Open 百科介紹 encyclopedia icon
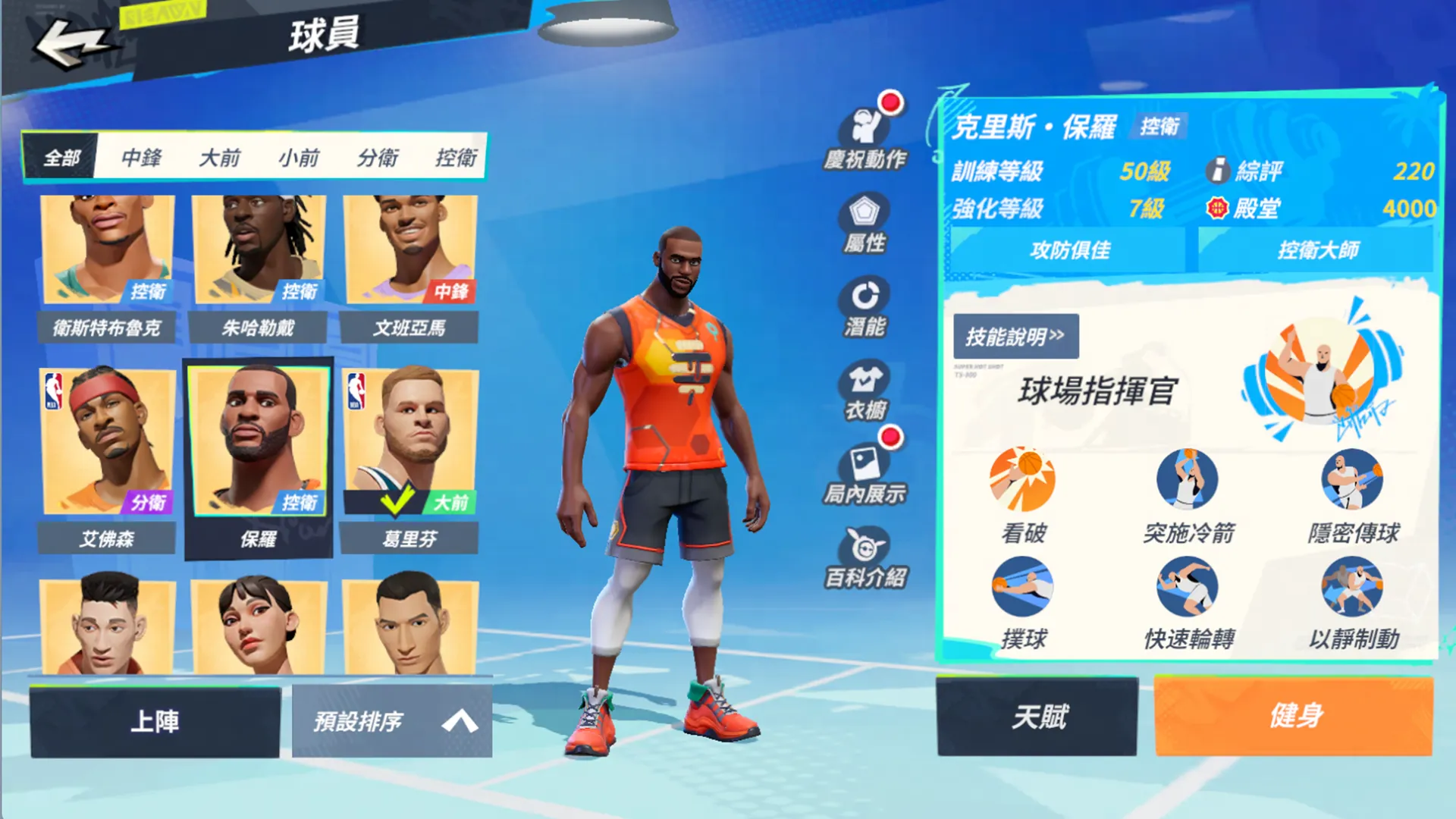The width and height of the screenshot is (1456, 819). tap(865, 557)
